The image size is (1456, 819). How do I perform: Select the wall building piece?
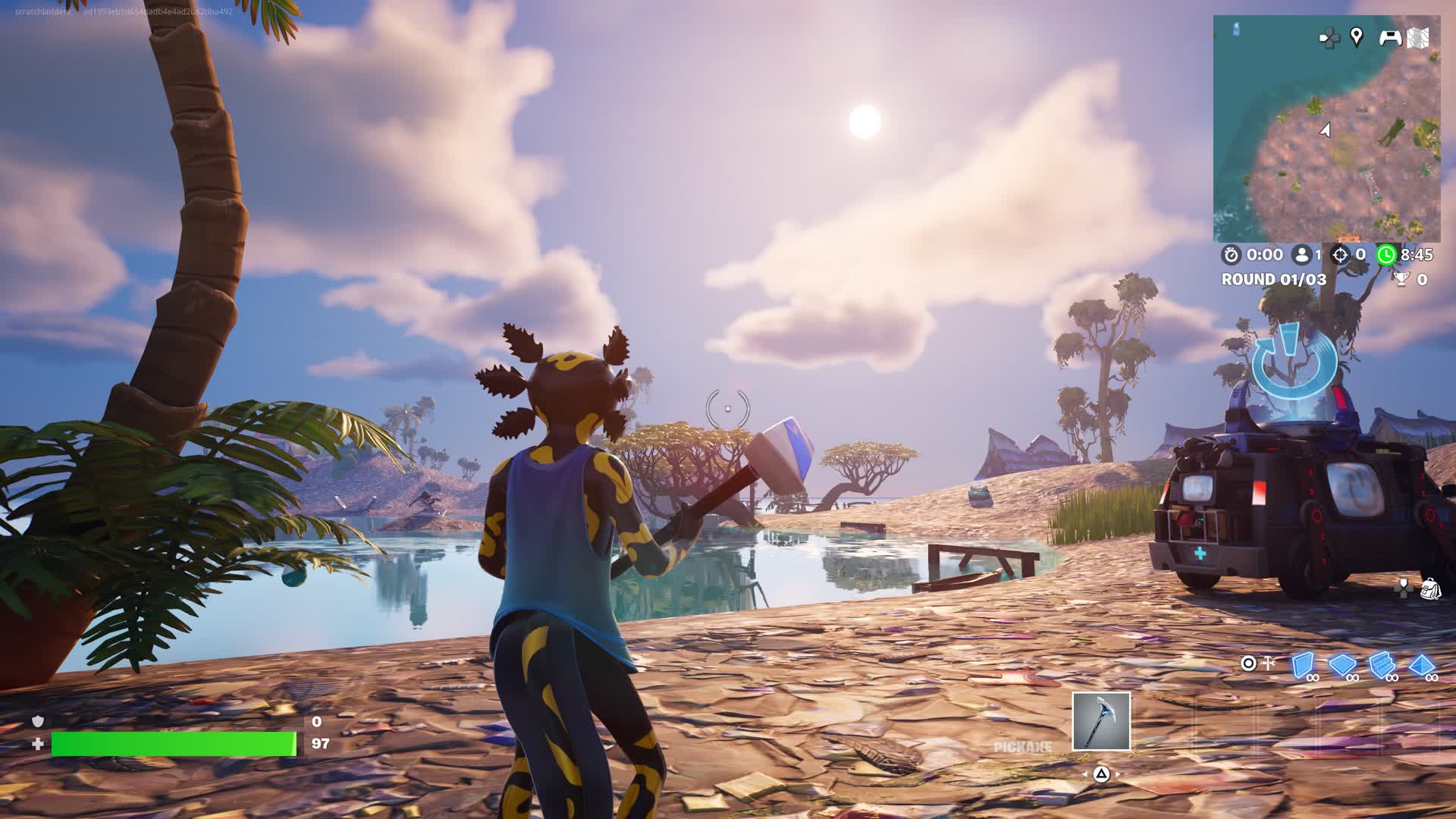tap(1302, 665)
